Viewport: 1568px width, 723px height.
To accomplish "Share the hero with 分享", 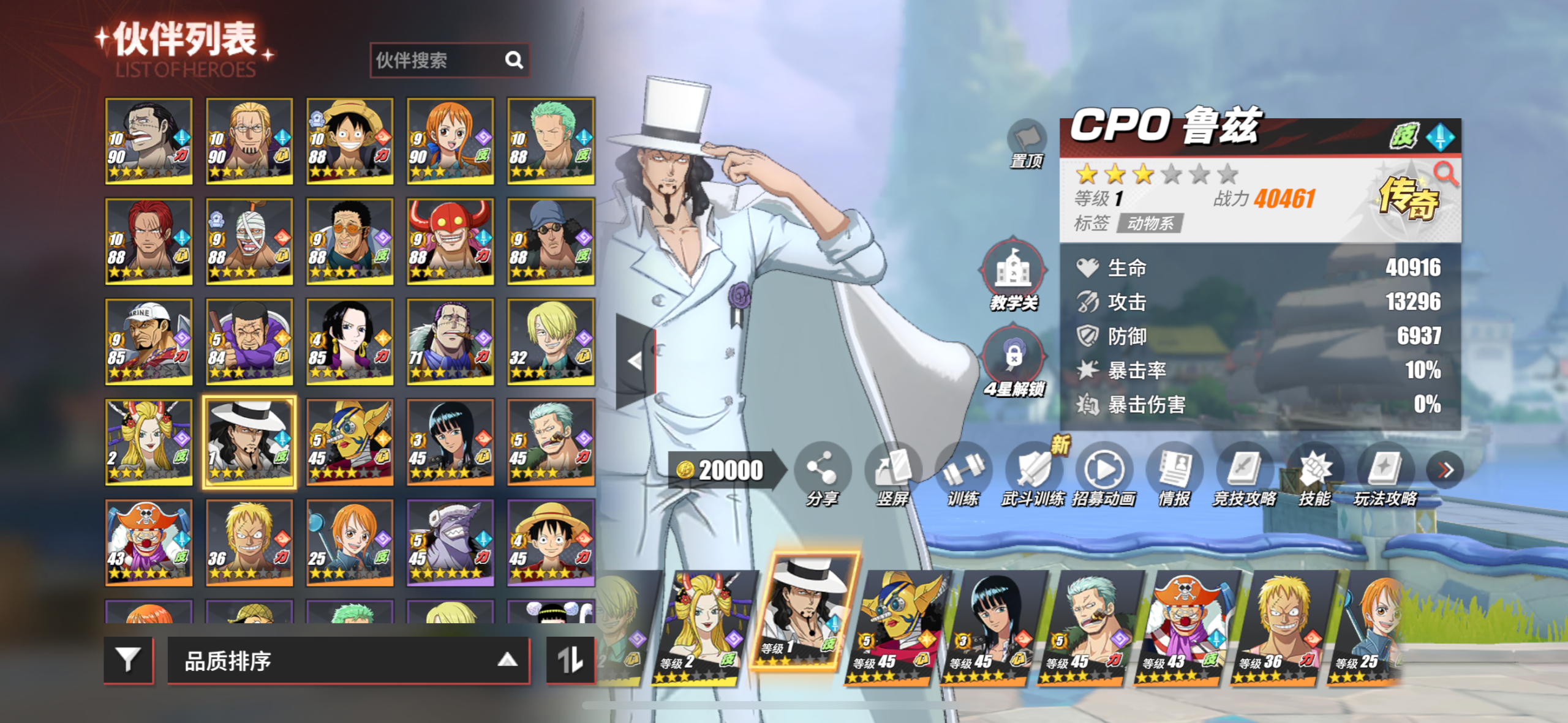I will pos(822,474).
